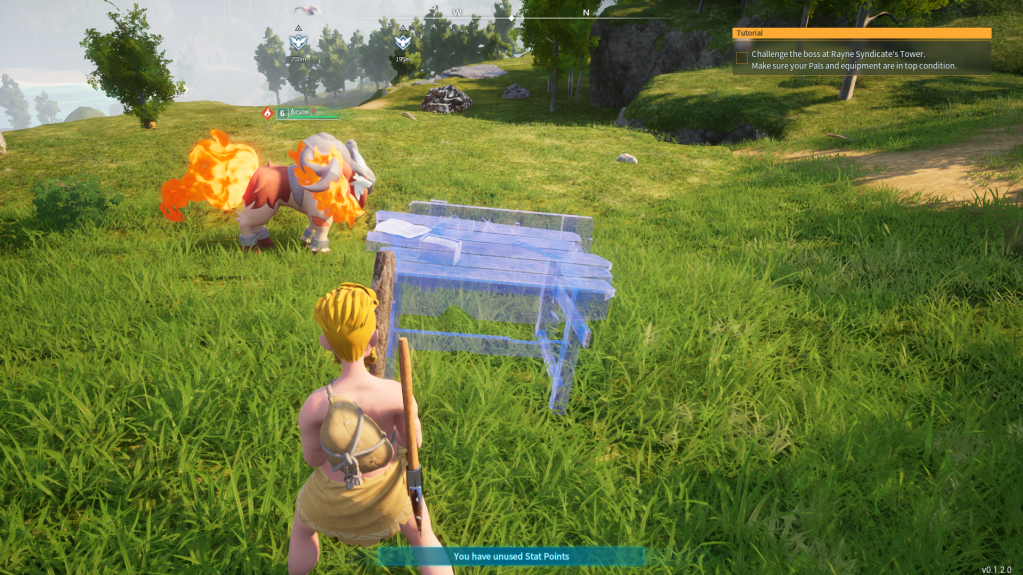Screen dimensions: 1023x575
Task: Select the 200m waypoint marker
Action: pyautogui.click(x=298, y=43)
